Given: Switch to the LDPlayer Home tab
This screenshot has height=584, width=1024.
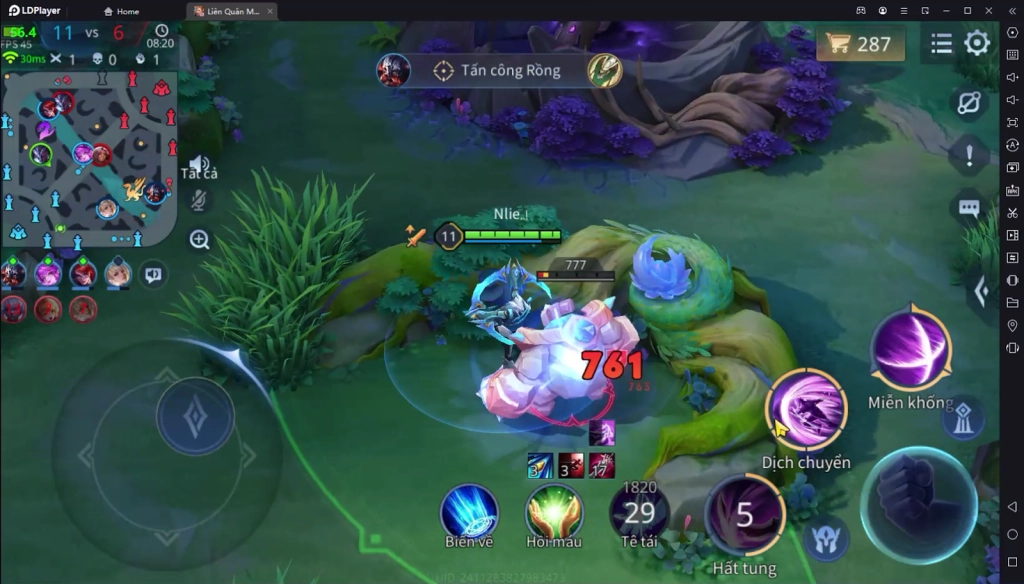Looking at the screenshot, I should click(x=121, y=11).
